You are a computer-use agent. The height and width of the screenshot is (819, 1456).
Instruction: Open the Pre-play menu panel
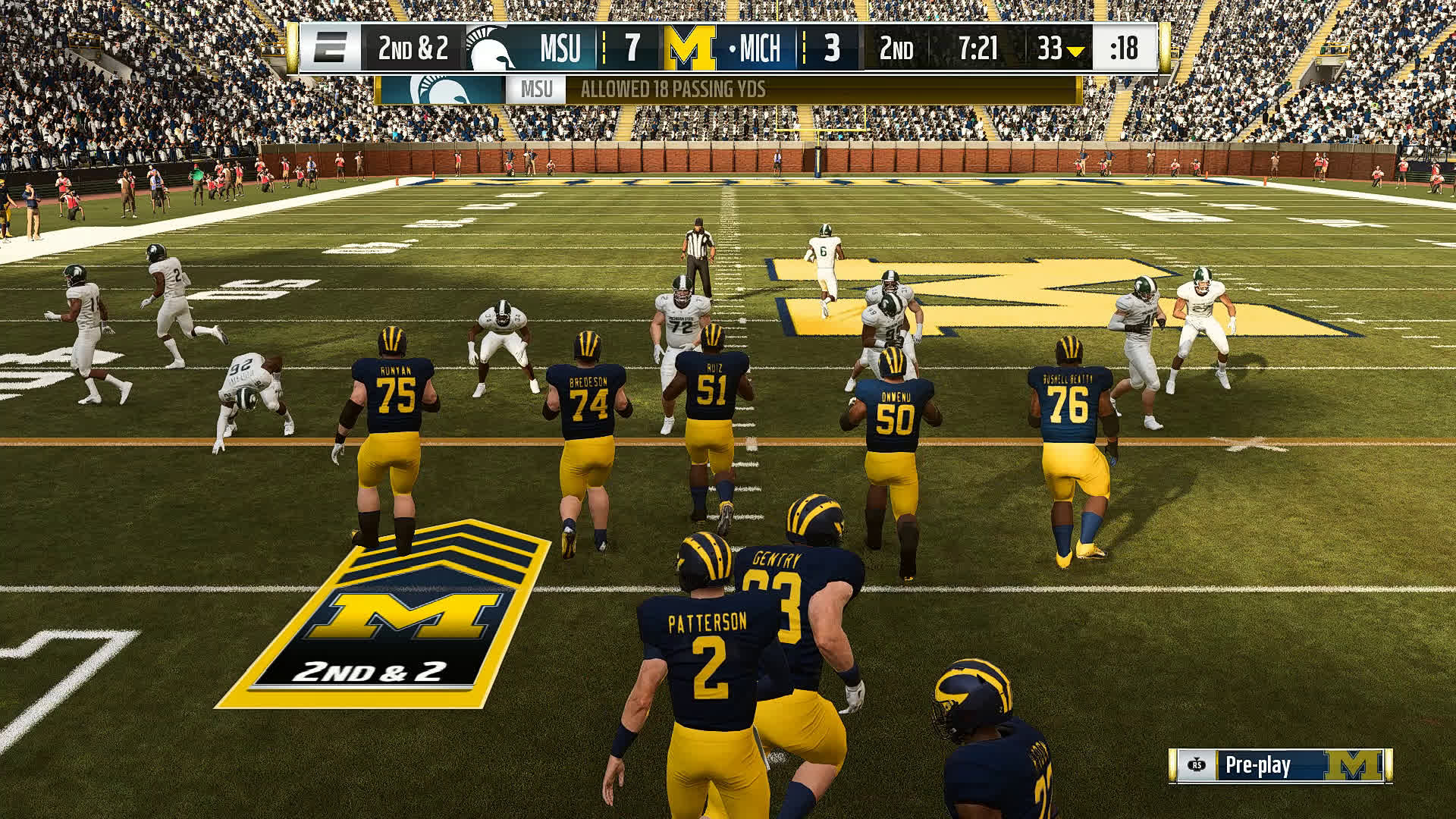coord(1279,765)
